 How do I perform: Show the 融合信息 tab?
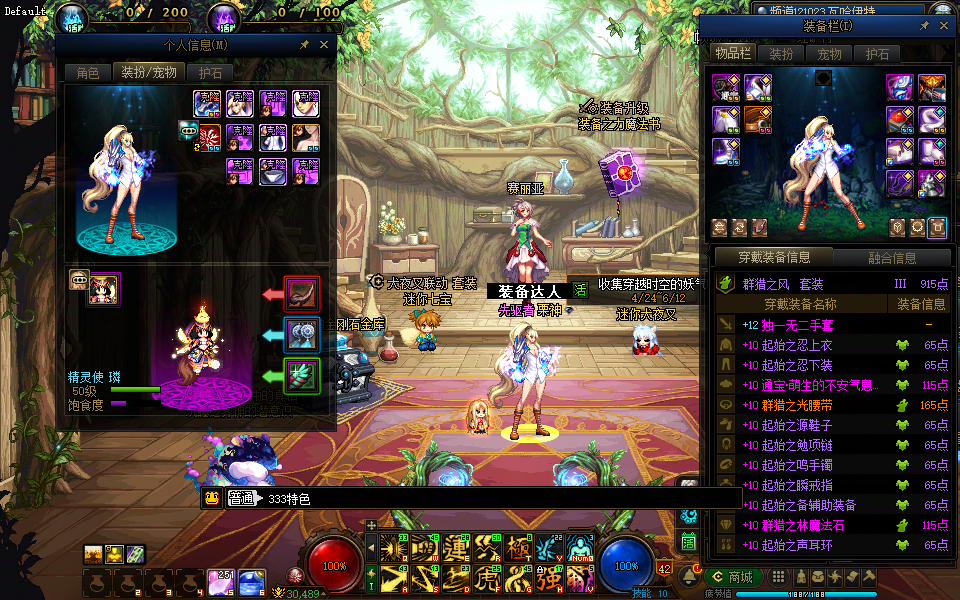pyautogui.click(x=892, y=257)
